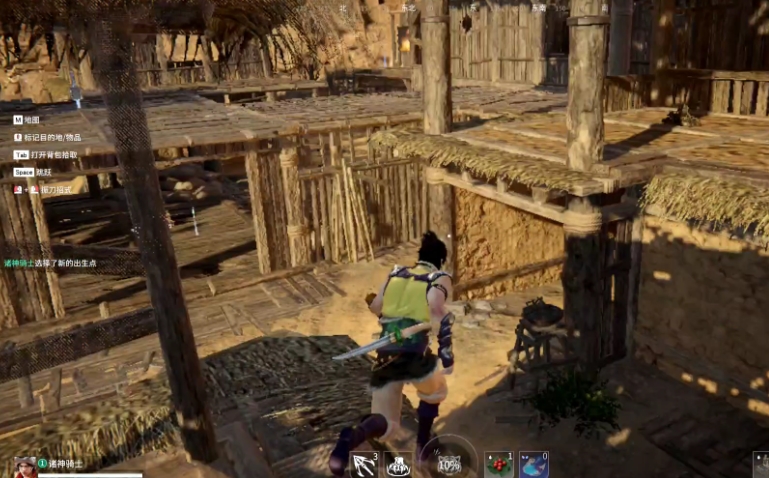769x478 pixels.
Task: Activate the second skill icon beside the arrows
Action: pos(398,465)
